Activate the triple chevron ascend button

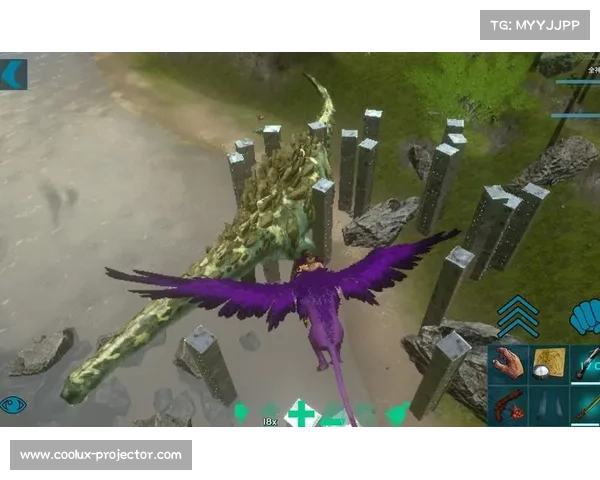pyautogui.click(x=517, y=317)
